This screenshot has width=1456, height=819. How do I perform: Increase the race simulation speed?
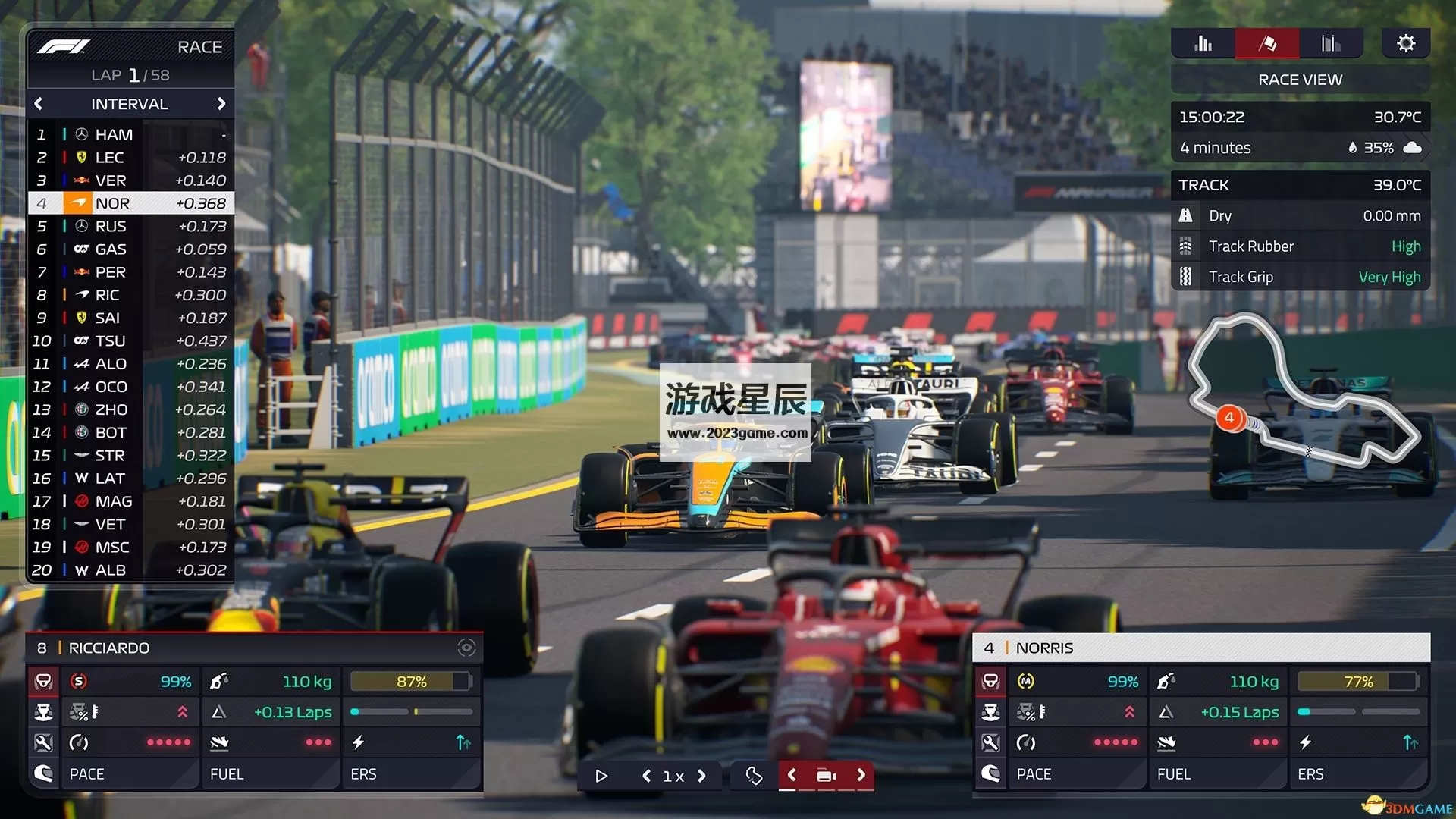pyautogui.click(x=701, y=776)
